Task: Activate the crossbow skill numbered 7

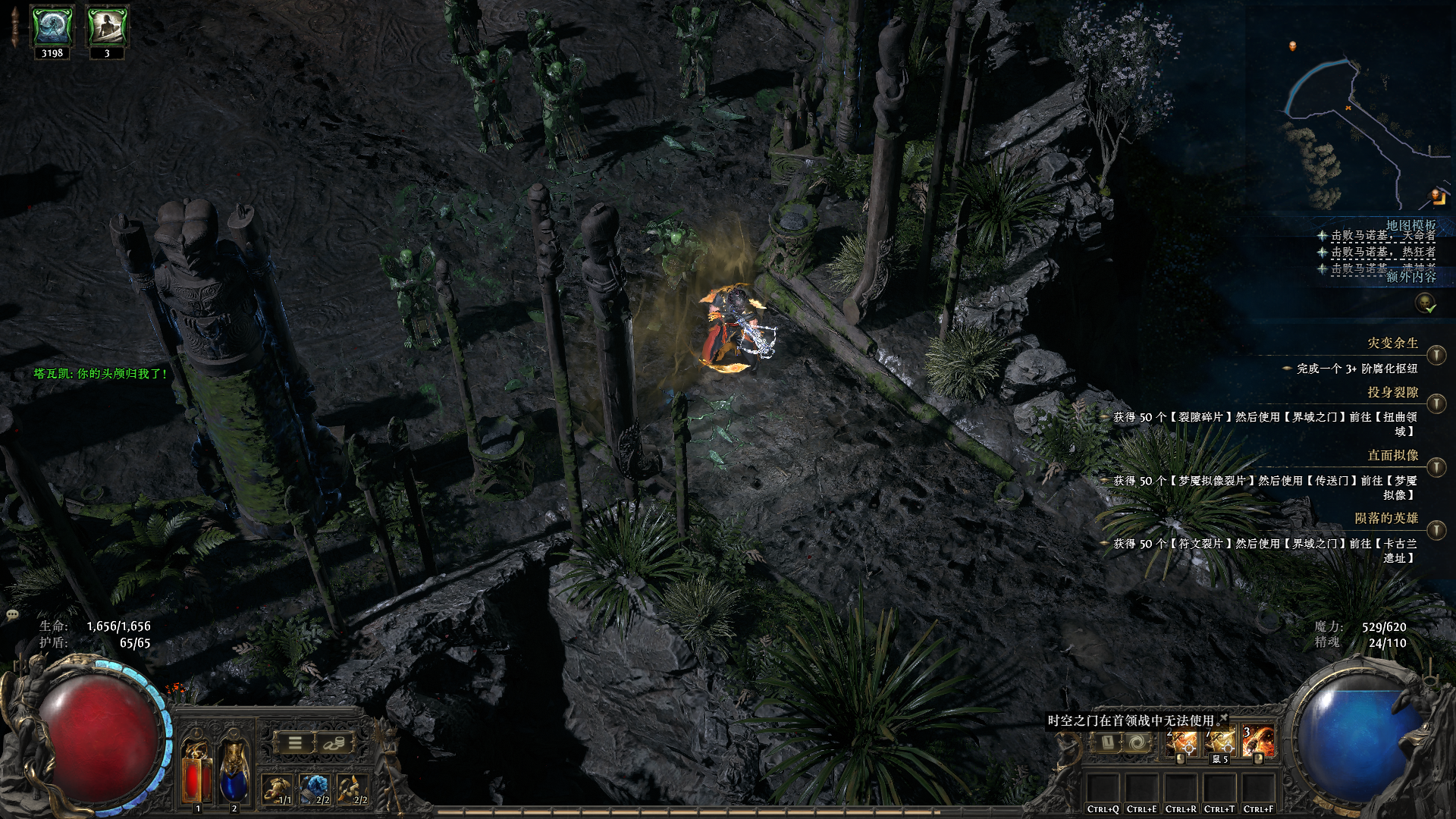Action: (1220, 742)
